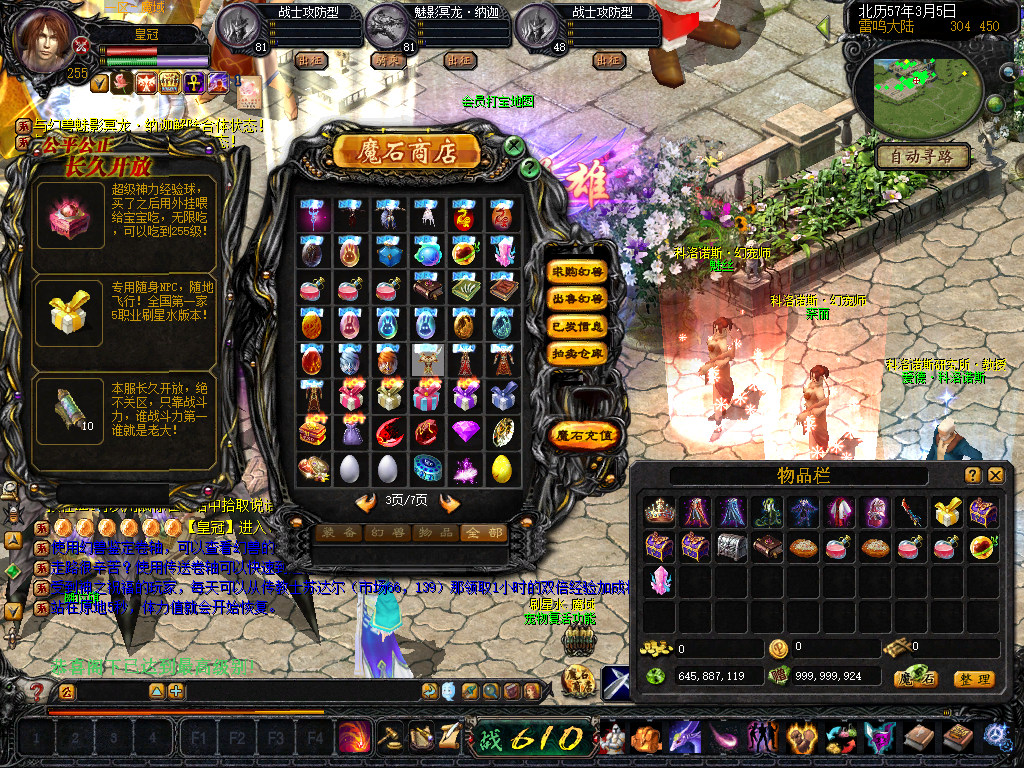Close the 物品栏 inventory panel
Image resolution: width=1024 pixels, height=768 pixels.
click(996, 476)
